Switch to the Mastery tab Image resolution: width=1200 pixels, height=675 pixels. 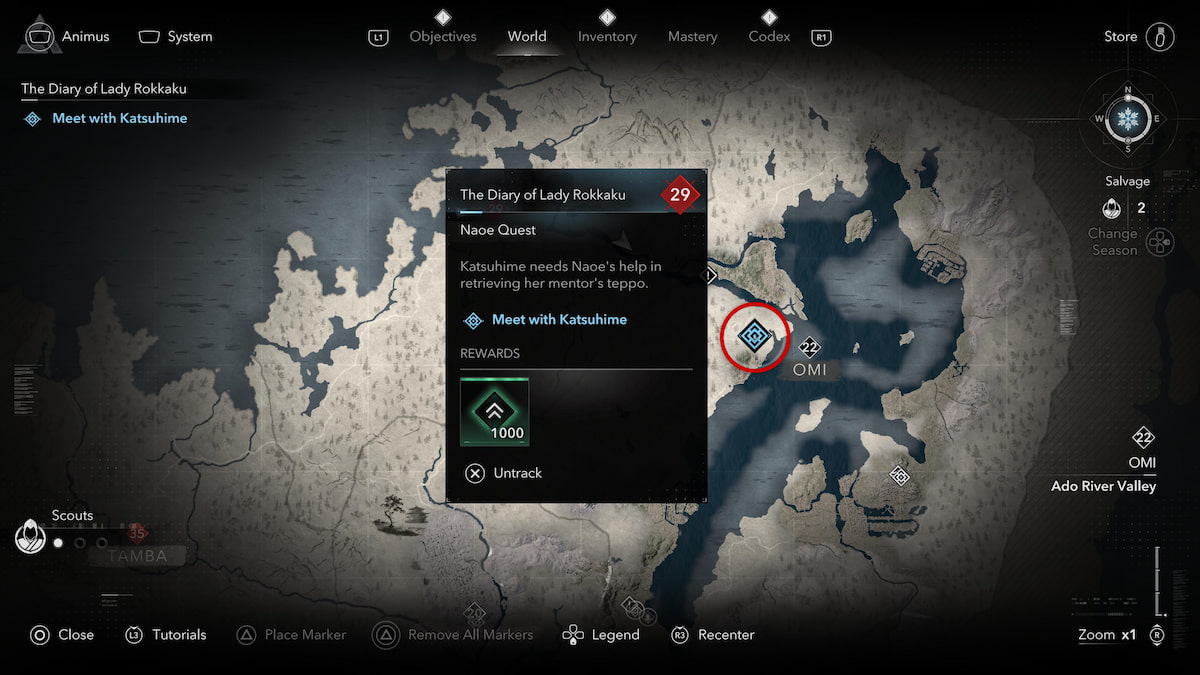(693, 36)
